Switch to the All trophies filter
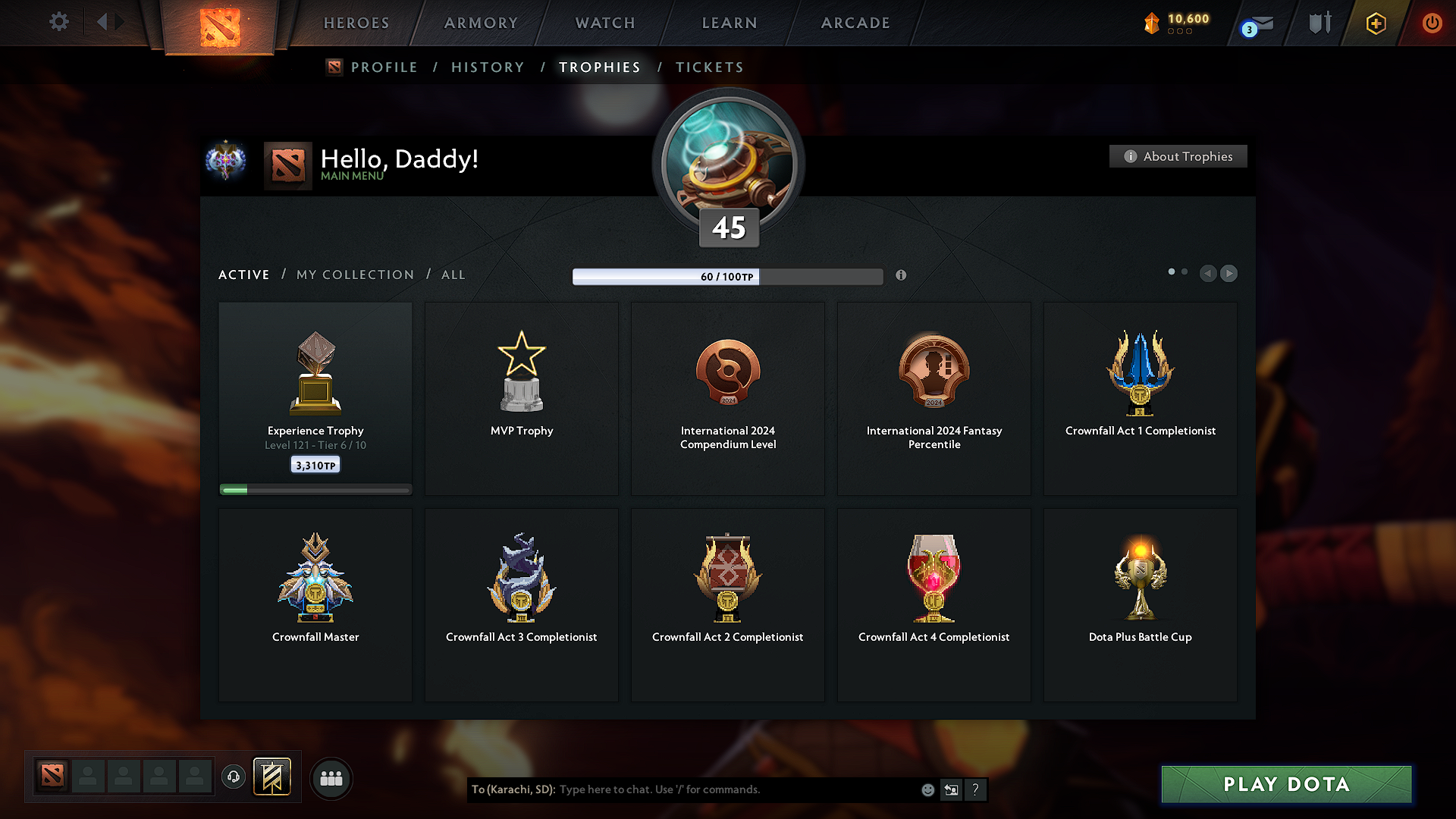The image size is (1456, 819). coord(453,275)
